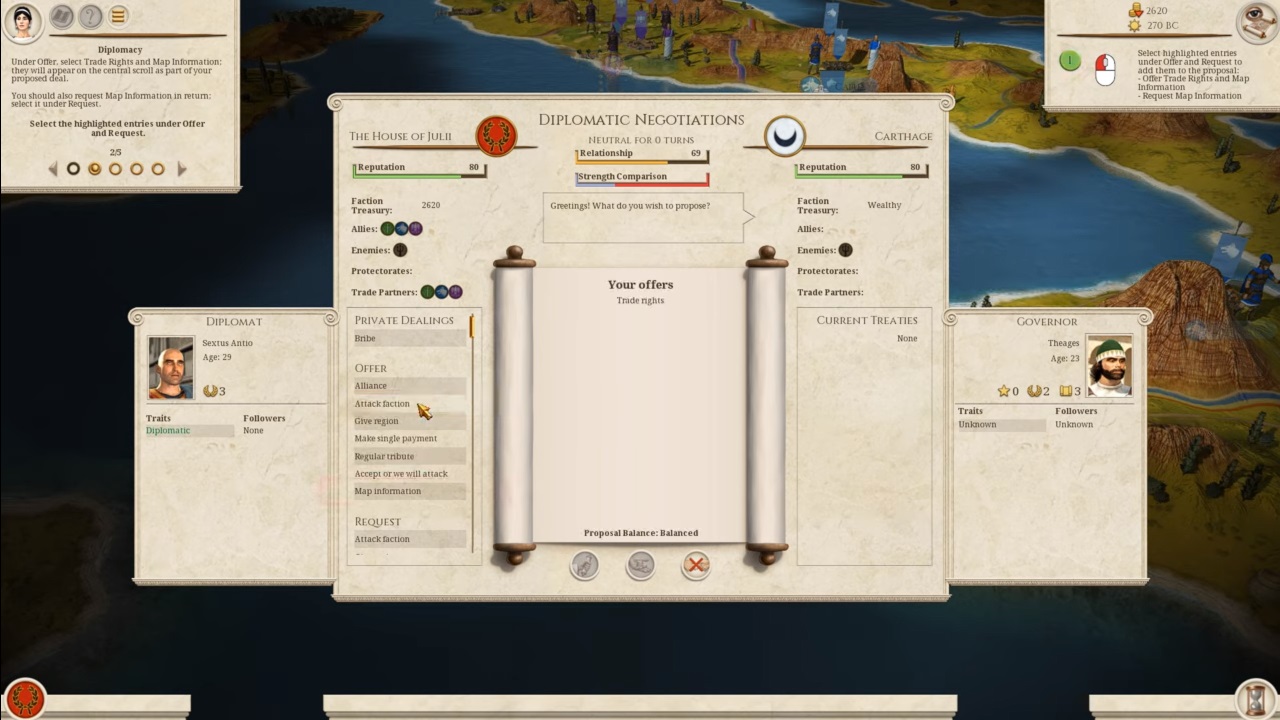1280x720 pixels.
Task: Click the advisor portrait in top-left corner
Action: 23,20
